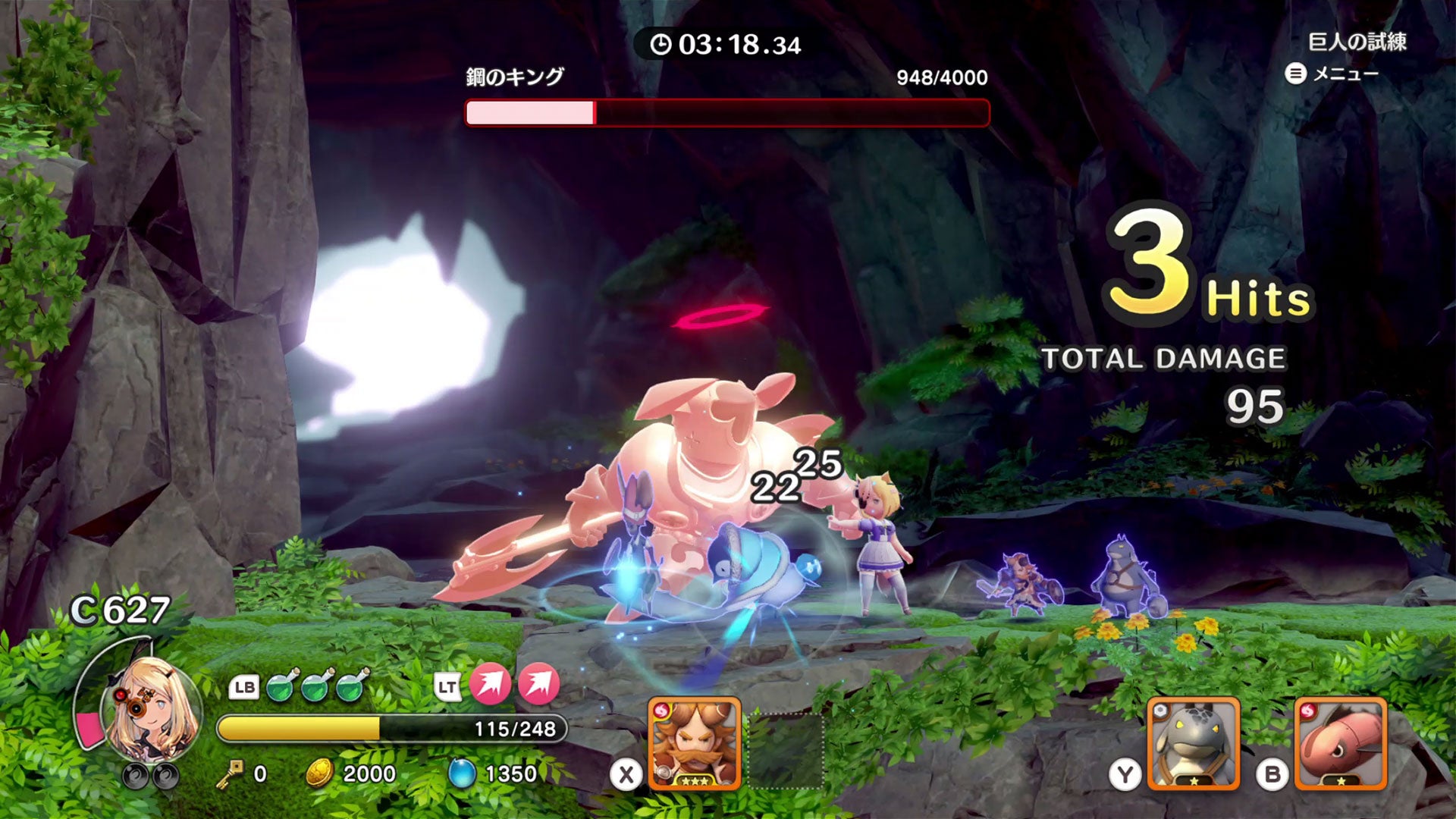Summon the grey rock golem card
Viewport: 1456px width, 819px height.
click(1193, 743)
